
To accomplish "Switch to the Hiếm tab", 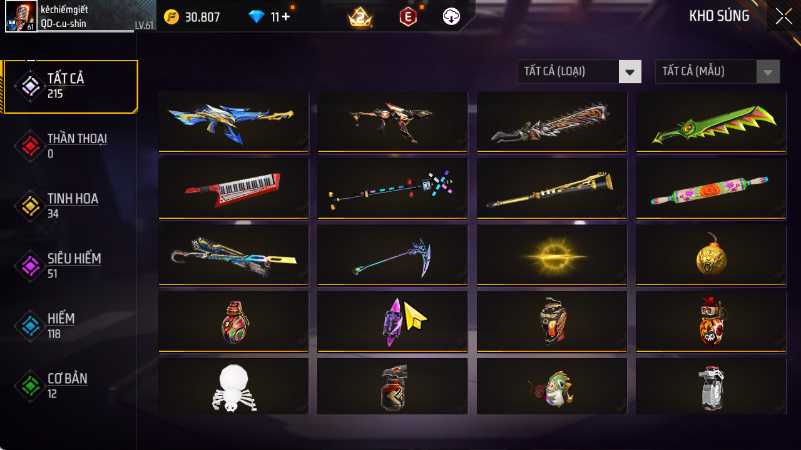I will coord(70,324).
